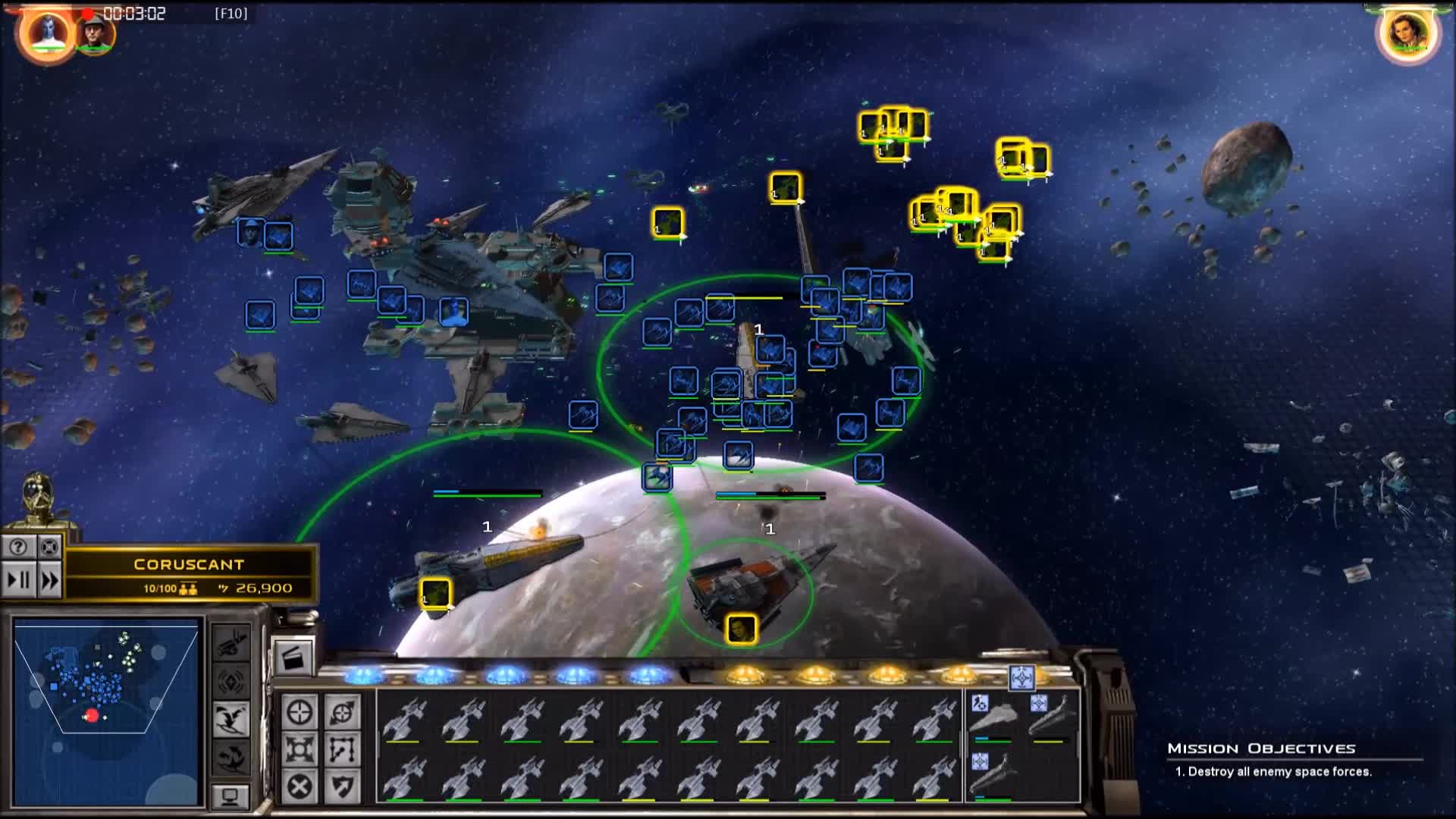Click the spread-out formation command icon
Viewport: 1456px width, 819px height.
300,749
